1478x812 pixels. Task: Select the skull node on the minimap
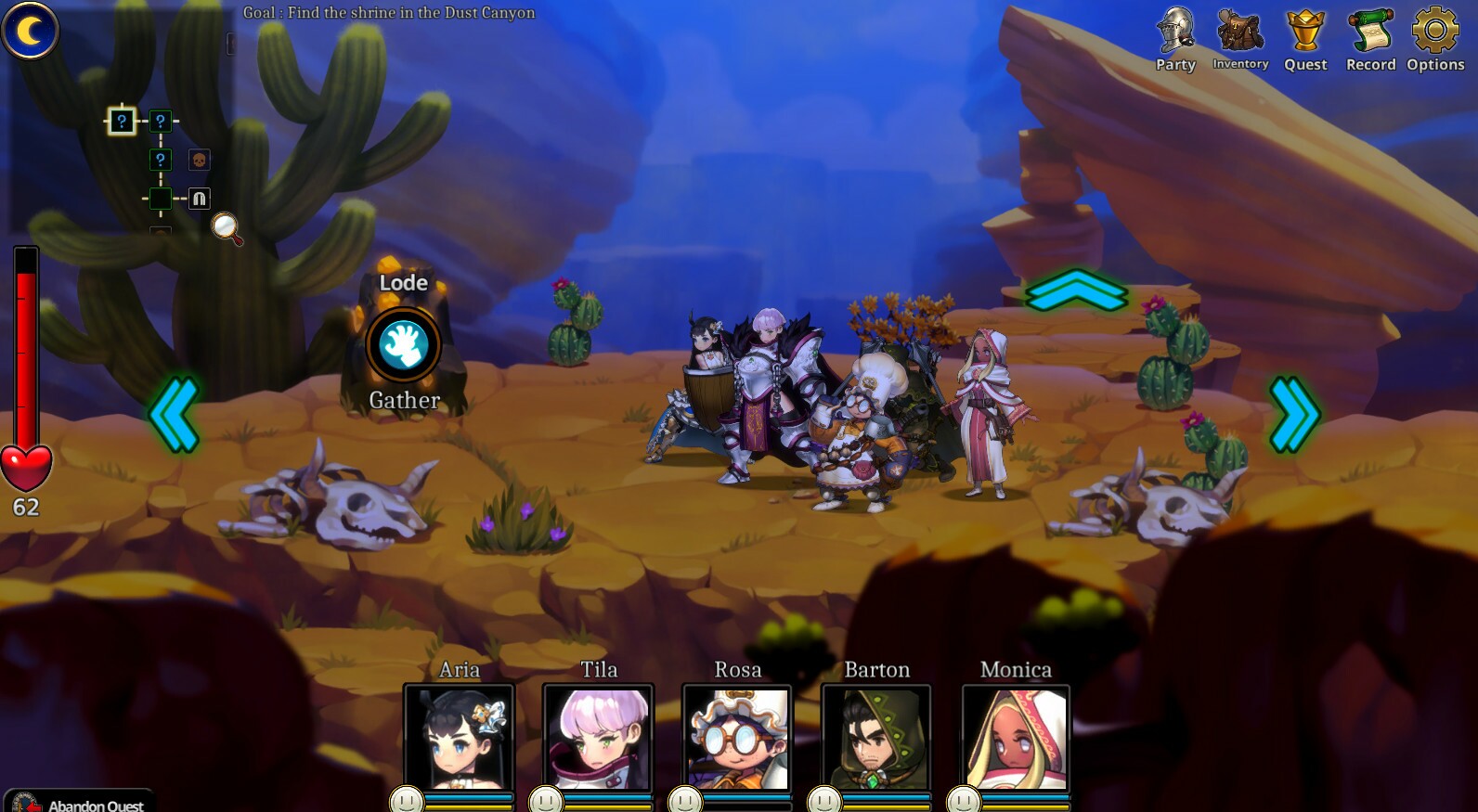coord(198,160)
